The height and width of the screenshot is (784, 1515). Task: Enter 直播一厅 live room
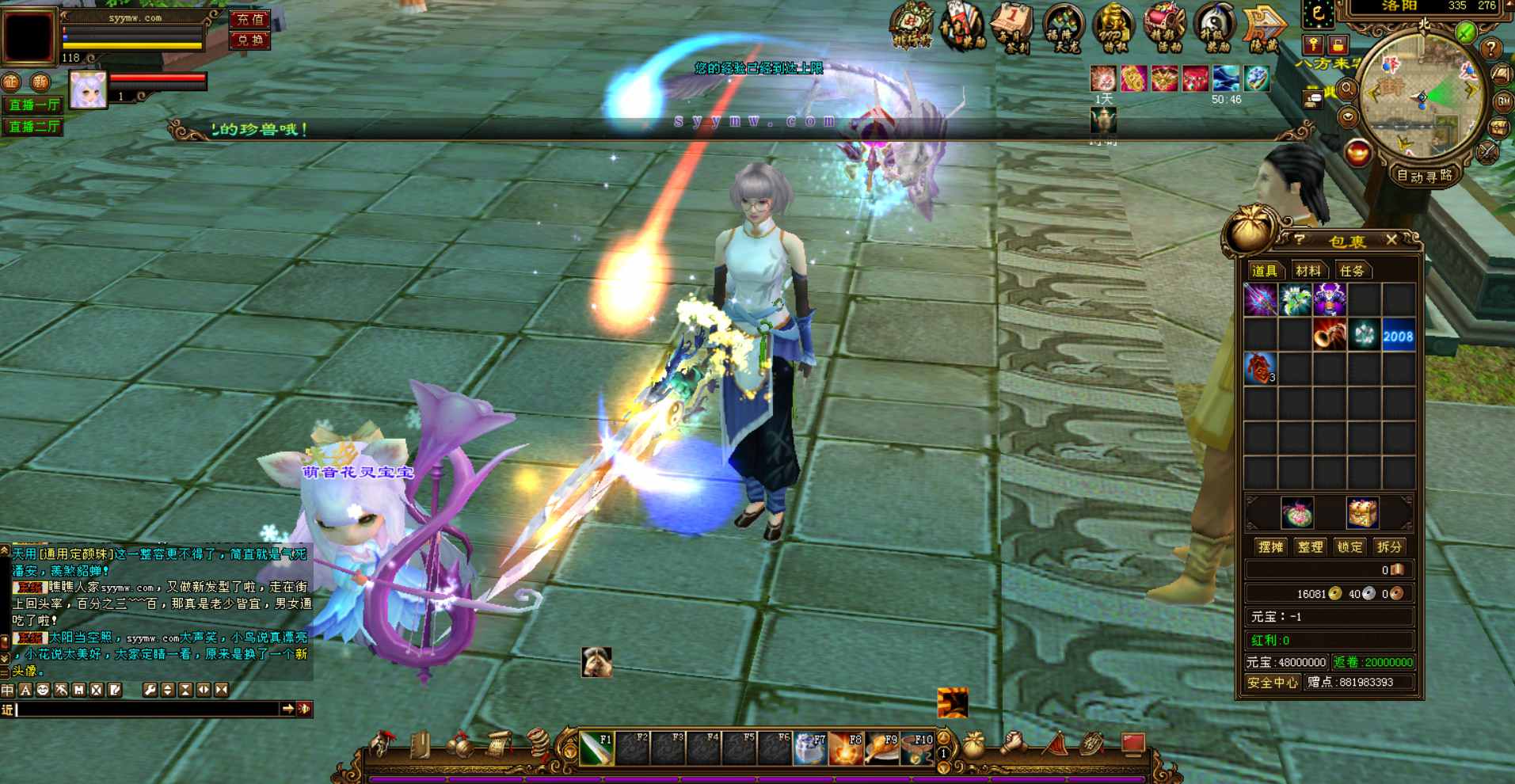(x=33, y=105)
